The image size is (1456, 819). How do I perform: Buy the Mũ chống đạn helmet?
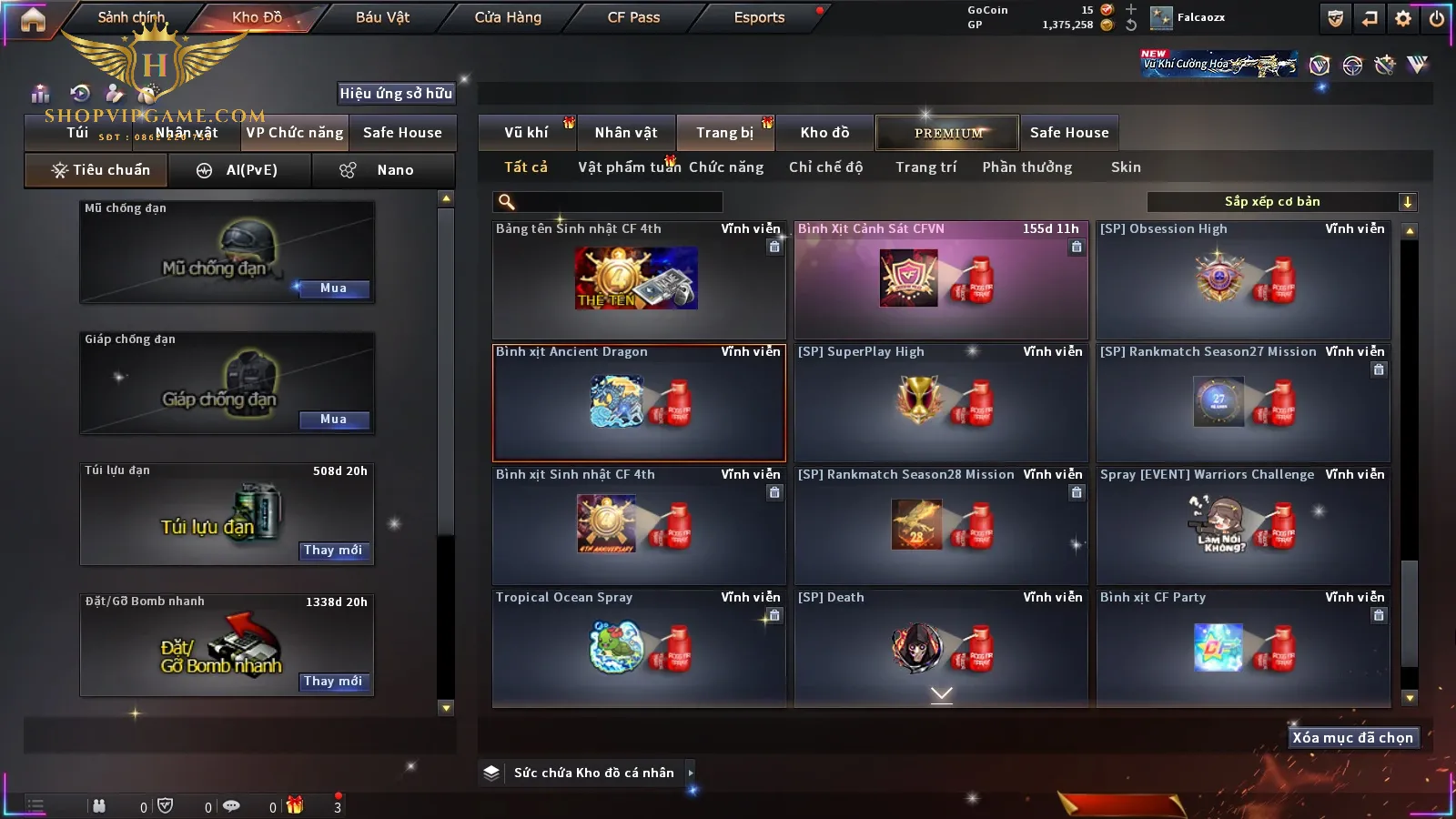click(x=333, y=288)
